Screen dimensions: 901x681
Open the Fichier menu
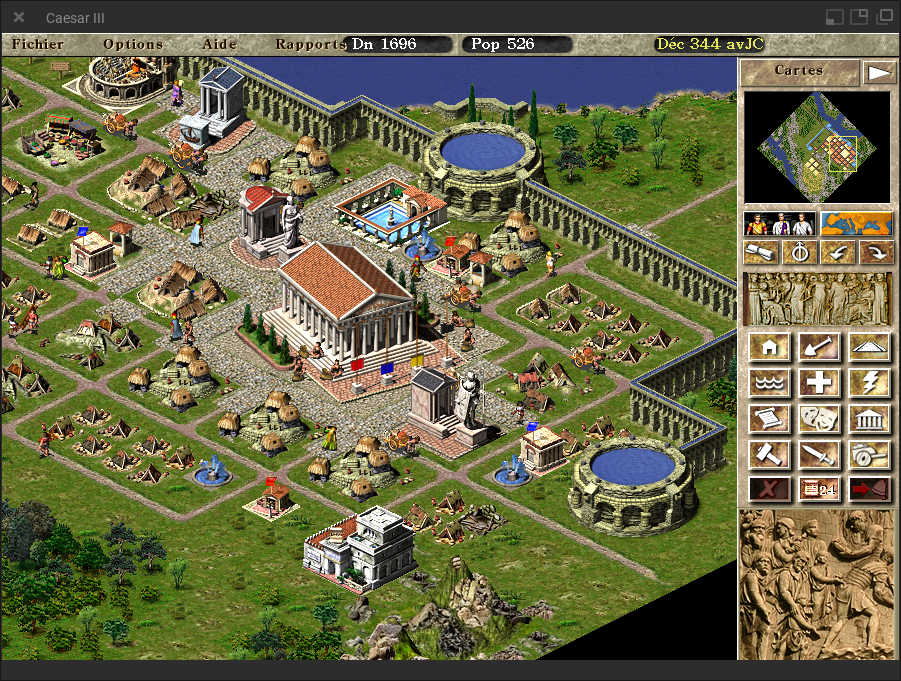pyautogui.click(x=38, y=44)
